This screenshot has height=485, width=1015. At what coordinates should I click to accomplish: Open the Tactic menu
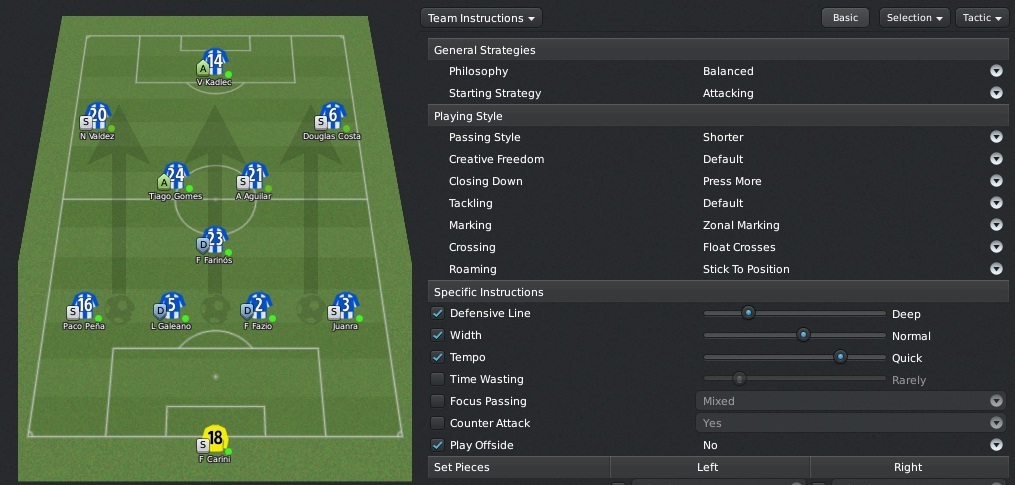point(982,18)
